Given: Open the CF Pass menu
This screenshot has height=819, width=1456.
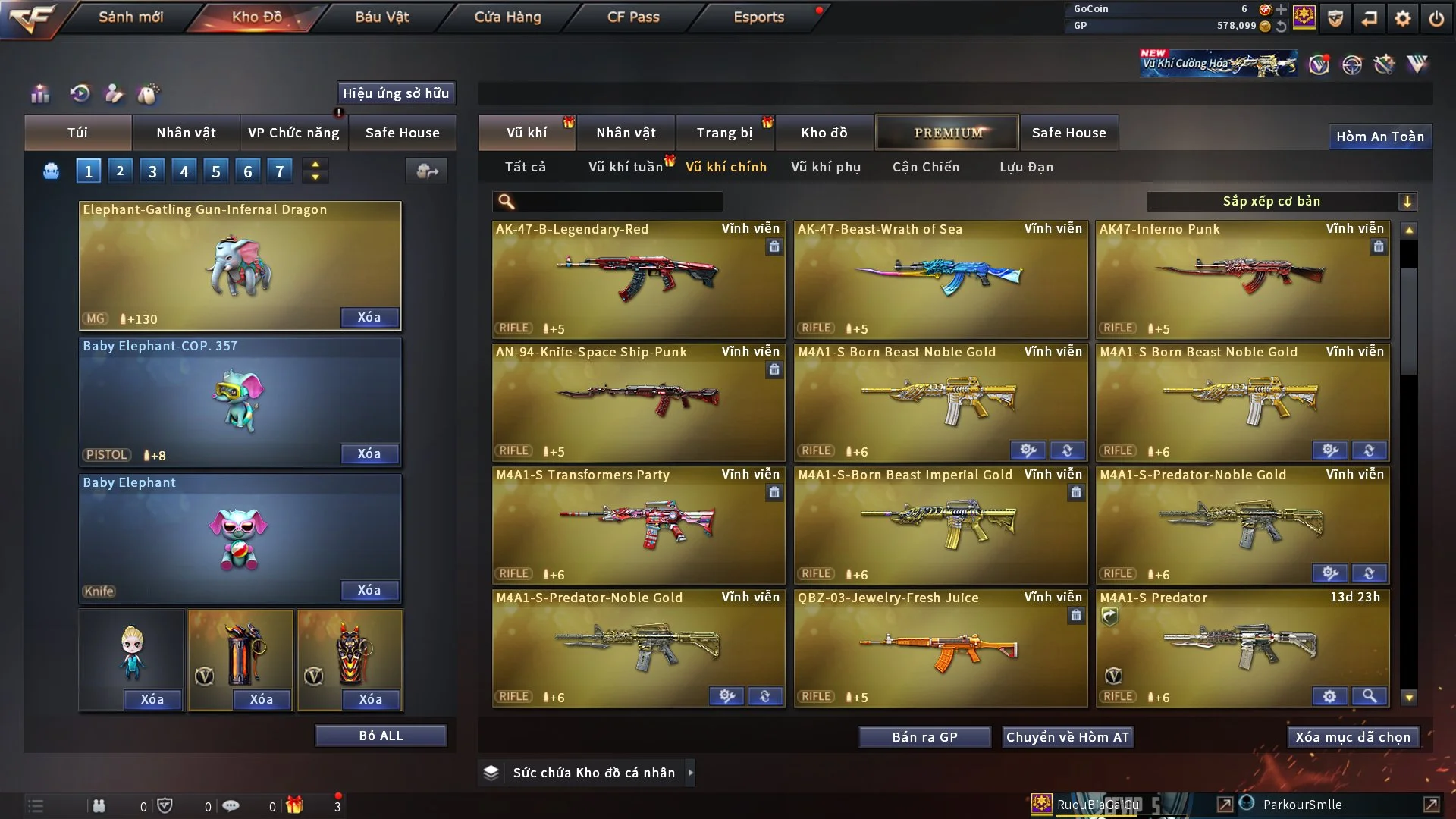Looking at the screenshot, I should coord(633,17).
